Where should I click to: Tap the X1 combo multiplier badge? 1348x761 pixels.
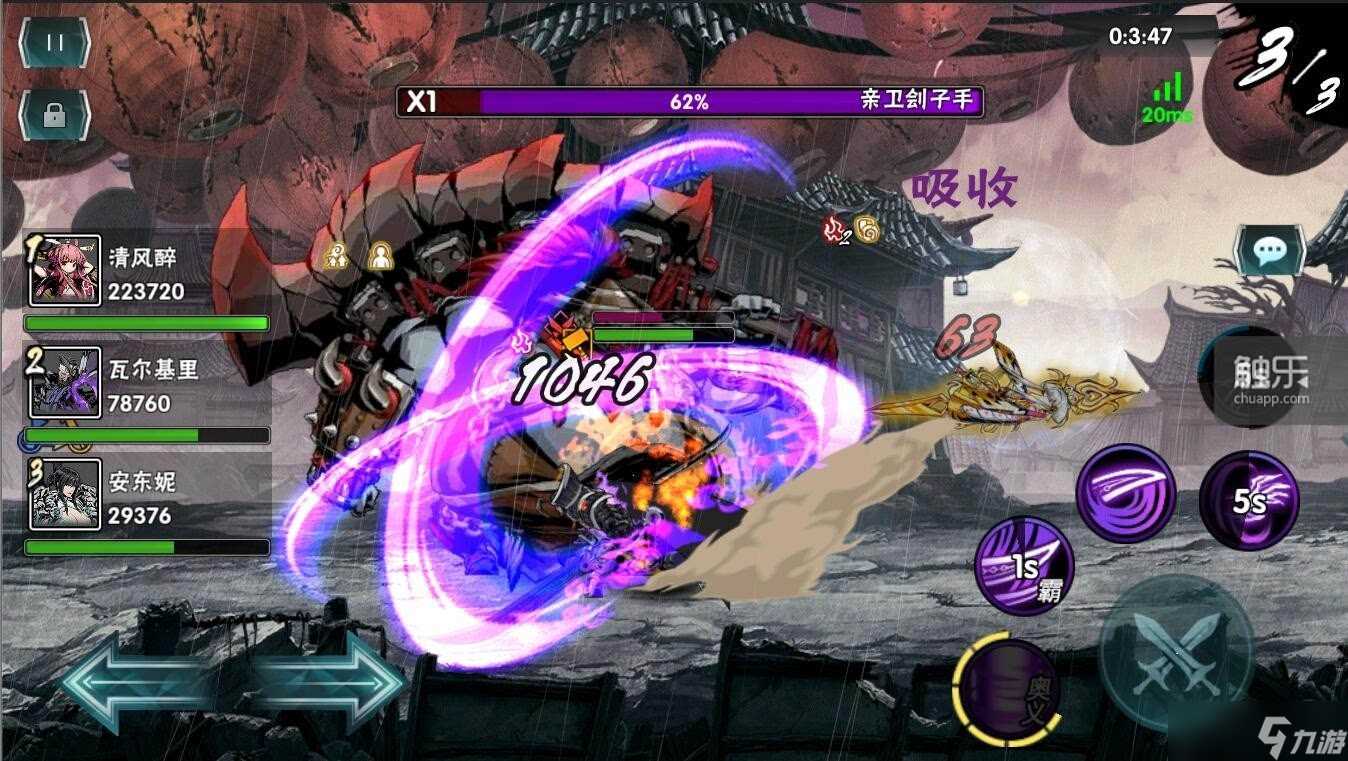(x=422, y=101)
